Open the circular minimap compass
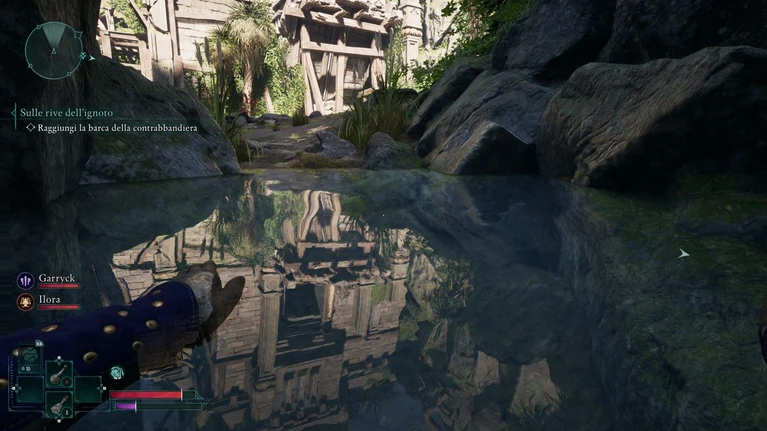767x431 pixels. pyautogui.click(x=55, y=48)
